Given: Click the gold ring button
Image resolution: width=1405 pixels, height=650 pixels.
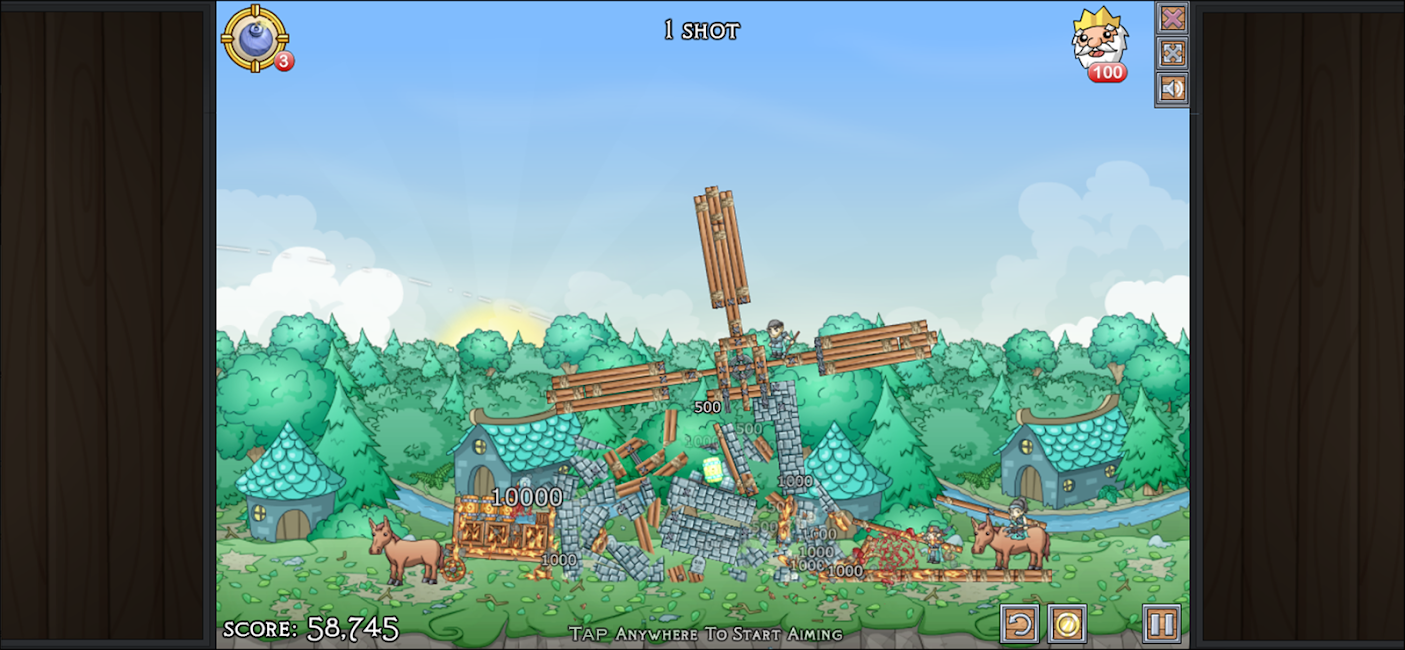Looking at the screenshot, I should (x=1067, y=624).
